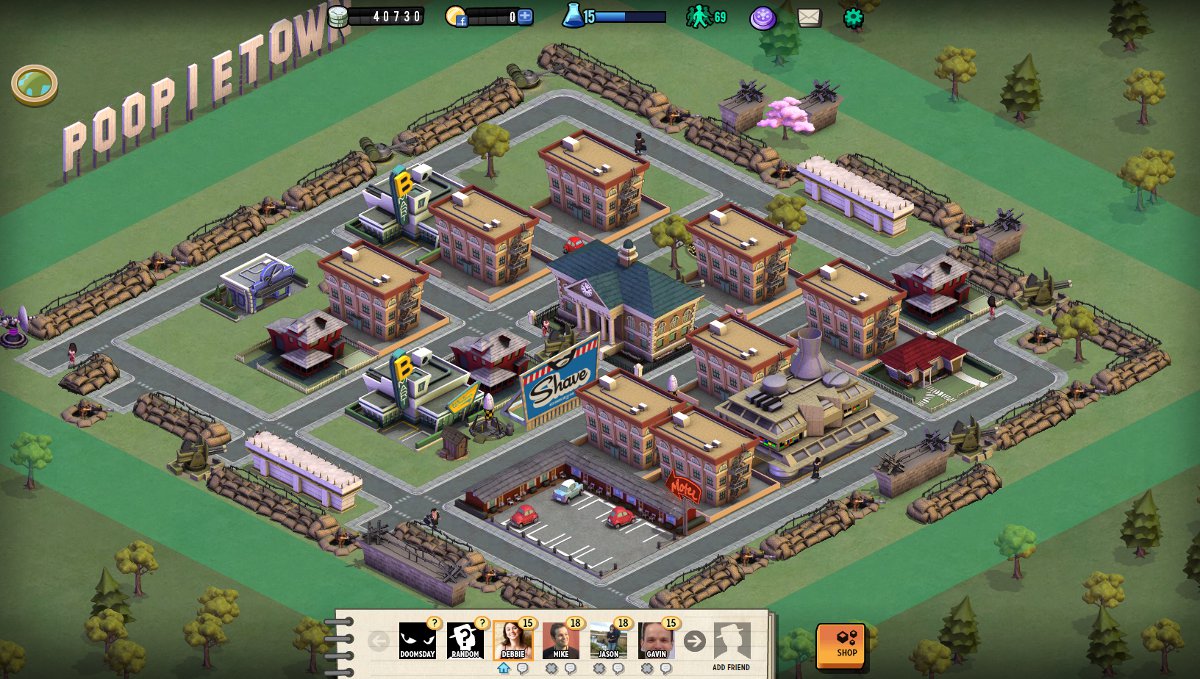Show next friends with the right arrow
This screenshot has width=1200, height=679.
tap(694, 641)
